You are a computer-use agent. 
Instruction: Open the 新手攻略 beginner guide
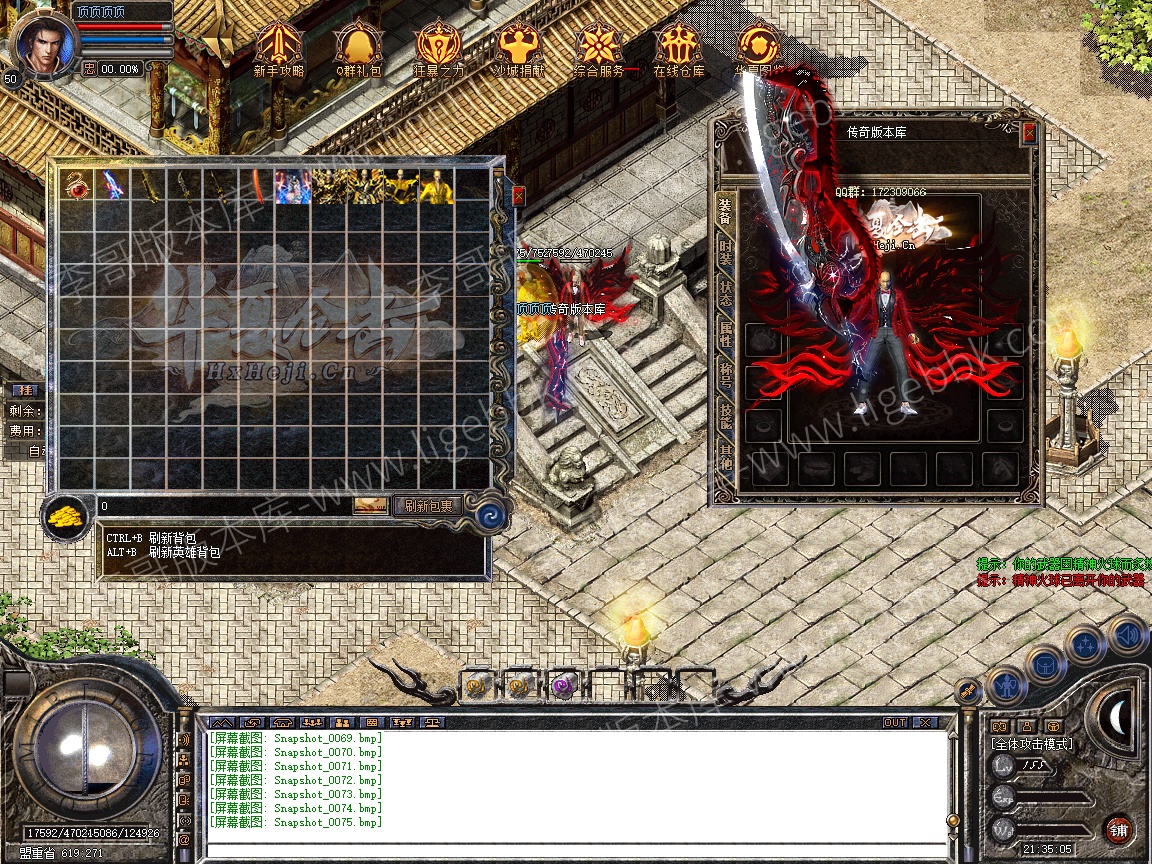pyautogui.click(x=279, y=48)
